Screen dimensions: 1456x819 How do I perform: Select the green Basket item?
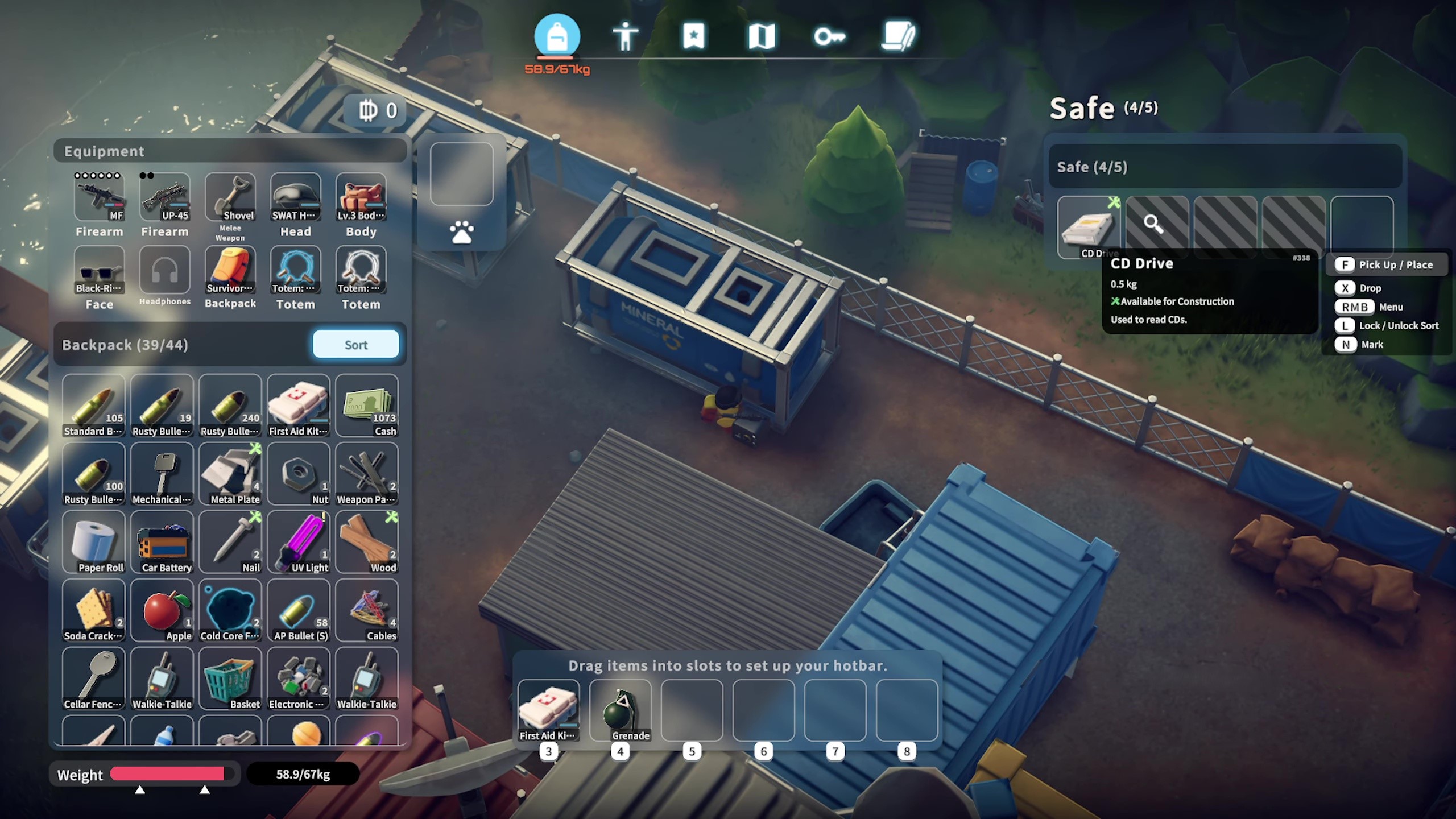click(230, 679)
